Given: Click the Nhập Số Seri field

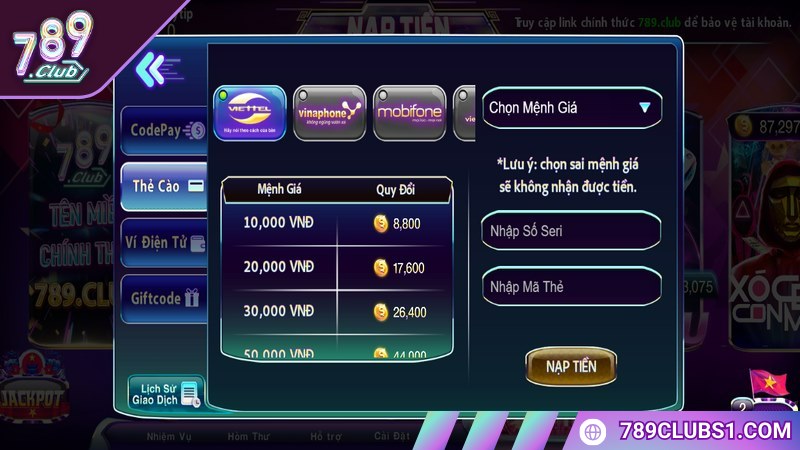Looking at the screenshot, I should 571,231.
